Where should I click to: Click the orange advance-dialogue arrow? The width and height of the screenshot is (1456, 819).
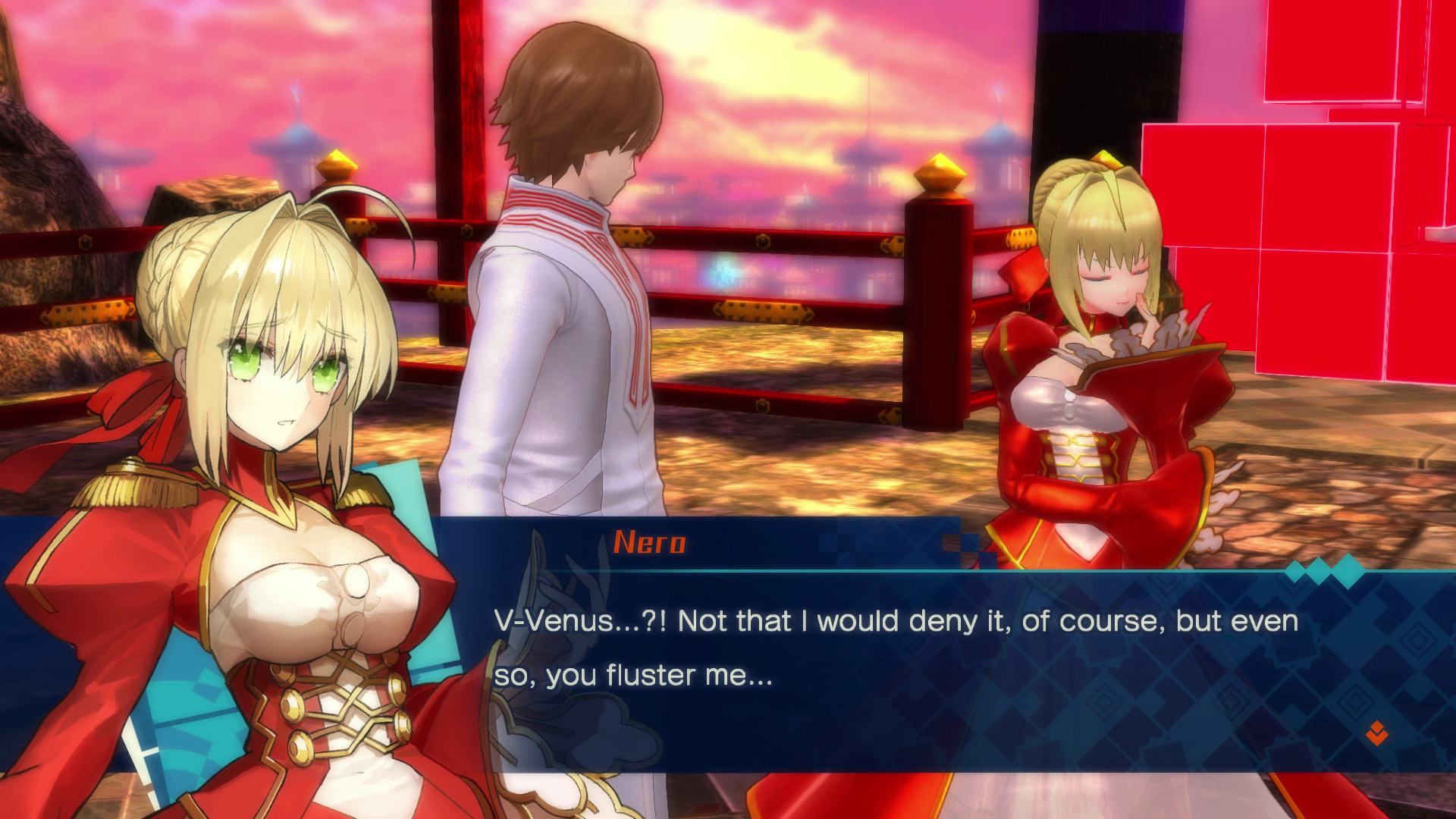[x=1376, y=733]
